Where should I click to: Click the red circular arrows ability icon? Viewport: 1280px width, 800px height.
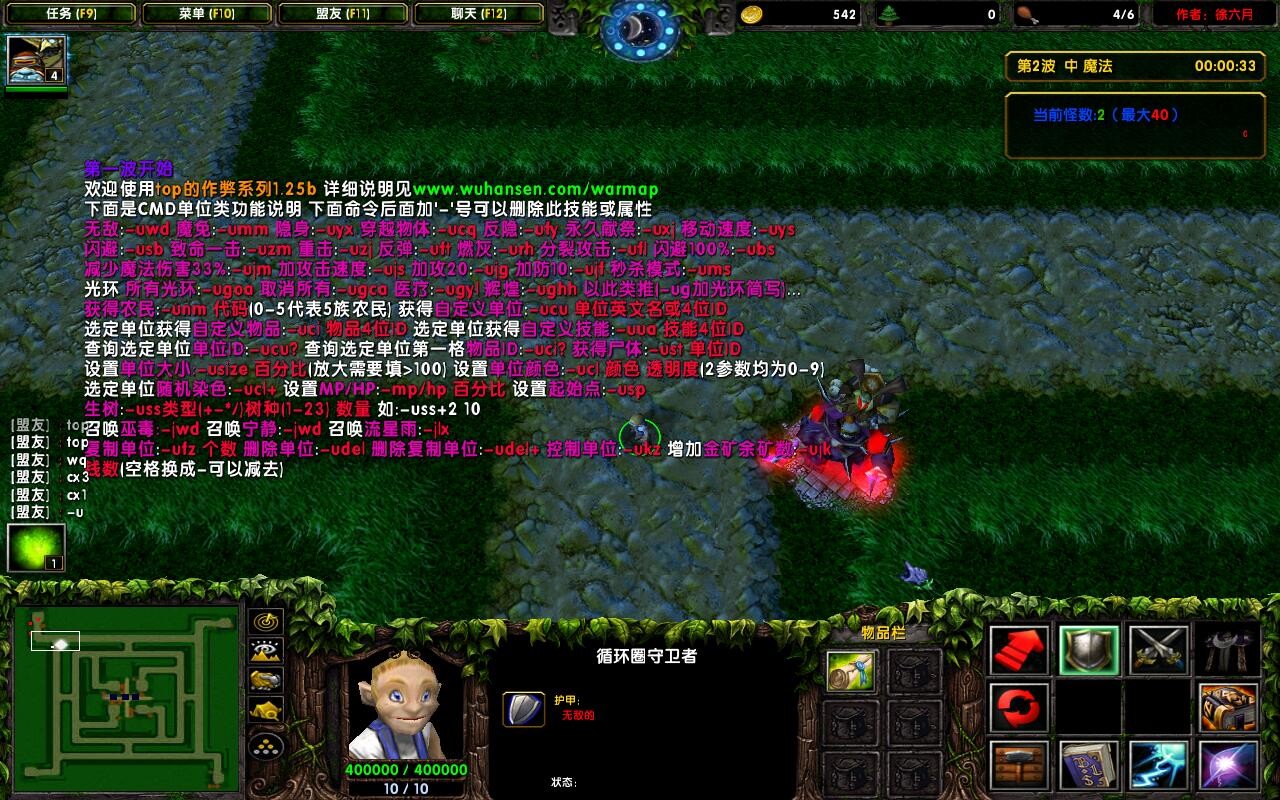(x=1017, y=708)
